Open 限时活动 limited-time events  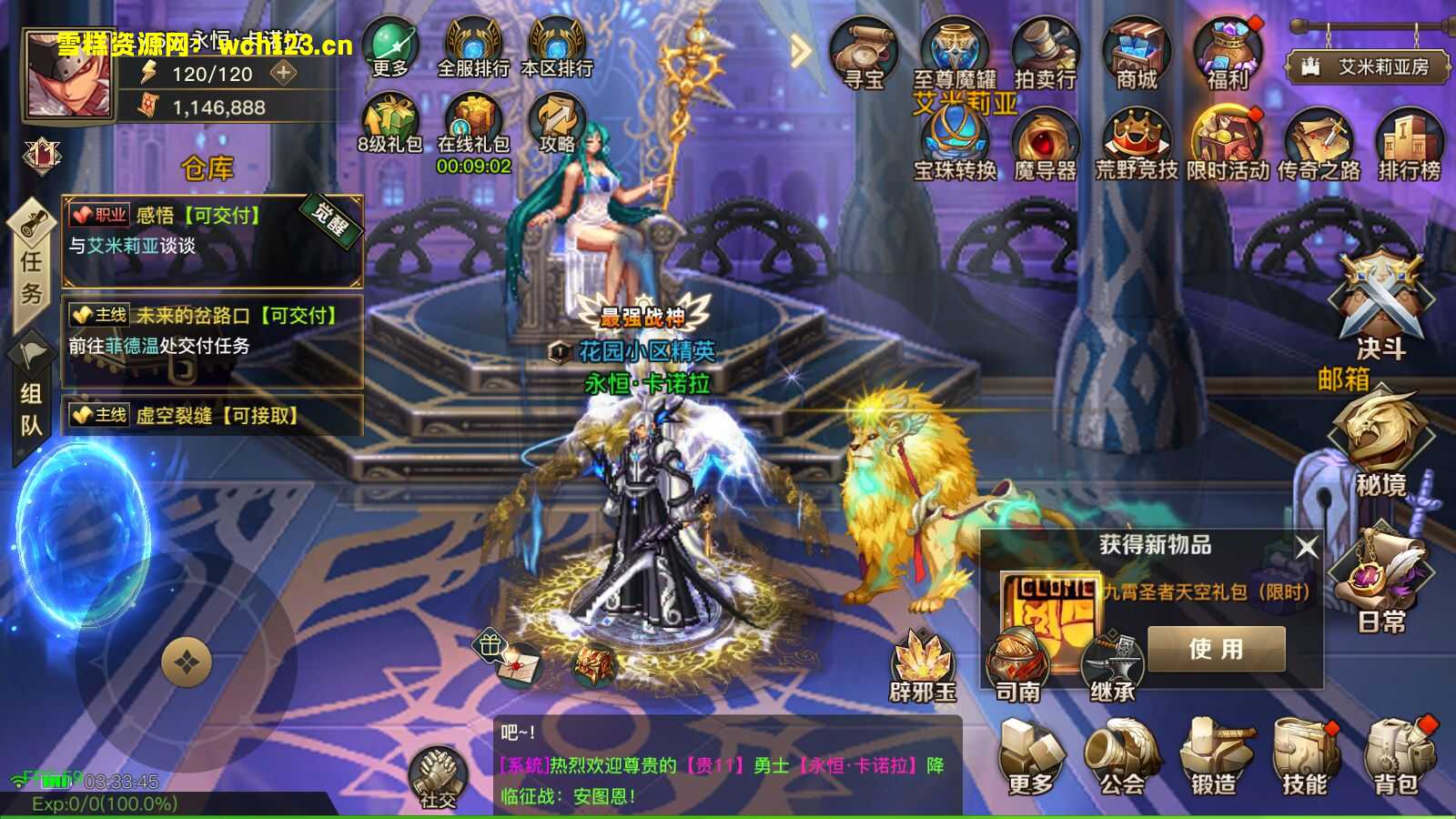pyautogui.click(x=1227, y=146)
